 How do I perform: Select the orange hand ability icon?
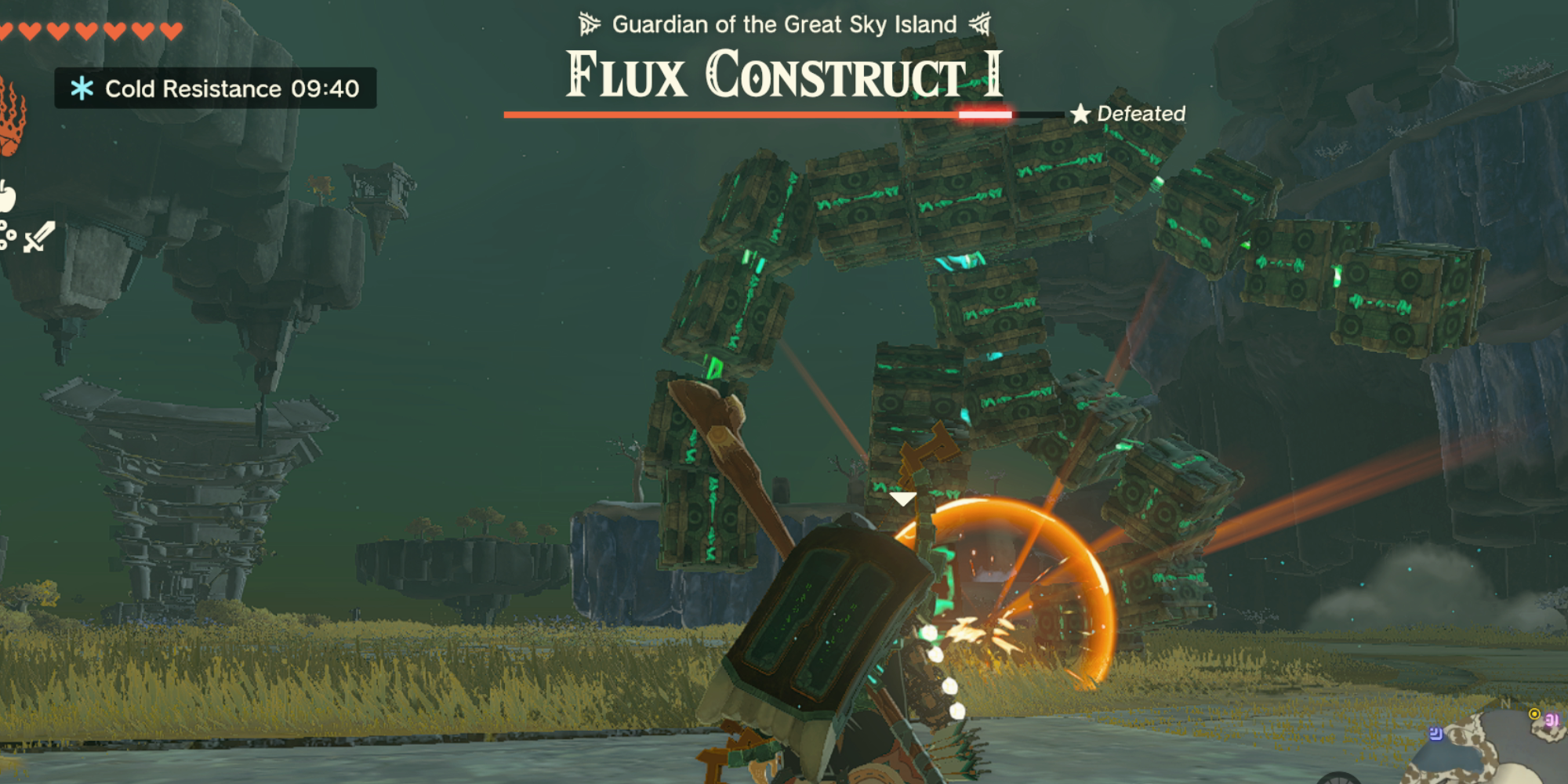pos(12,118)
